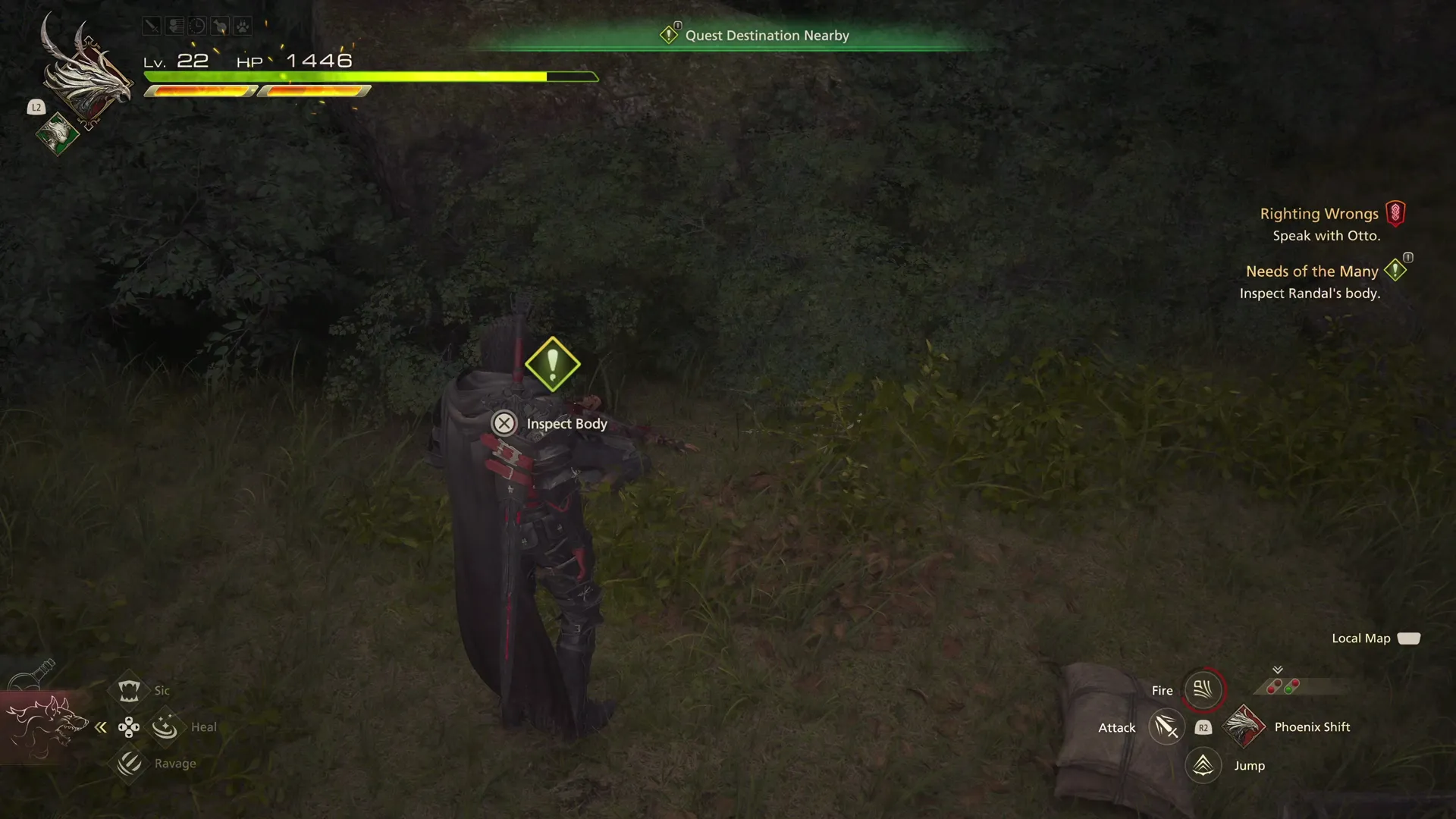
Task: Open the Local Map via touchpad button
Action: pyautogui.click(x=1409, y=639)
